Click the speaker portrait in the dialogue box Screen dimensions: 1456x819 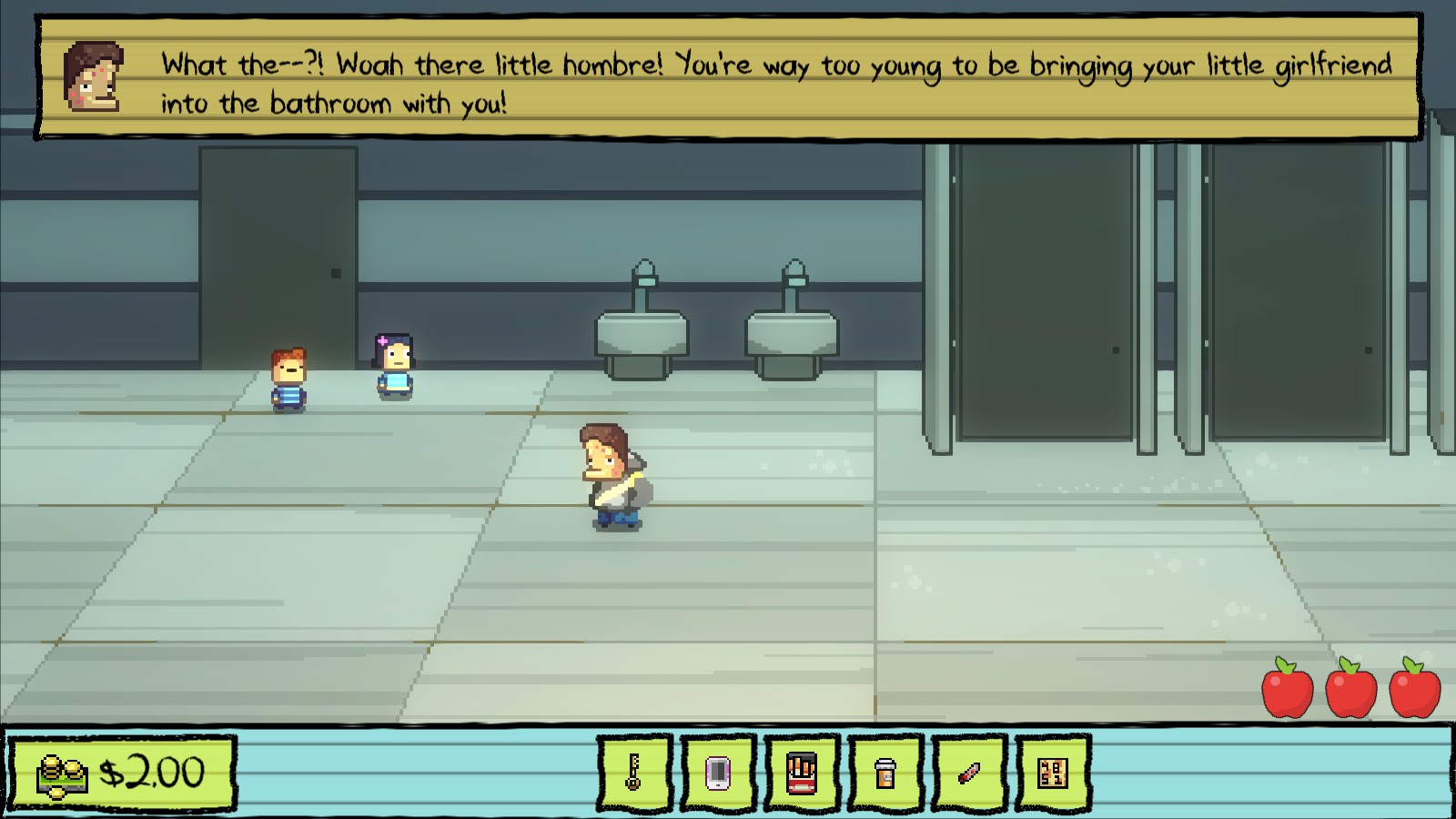[92, 77]
